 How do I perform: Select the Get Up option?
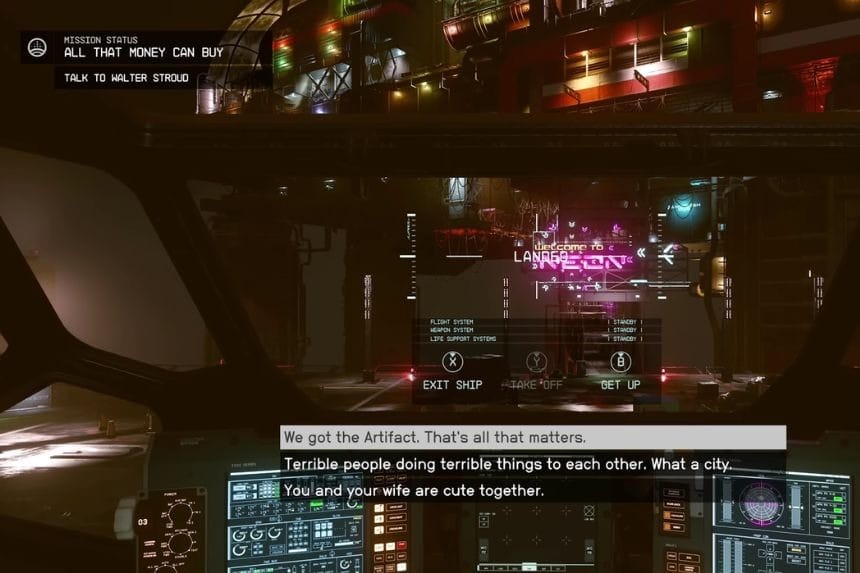620,371
